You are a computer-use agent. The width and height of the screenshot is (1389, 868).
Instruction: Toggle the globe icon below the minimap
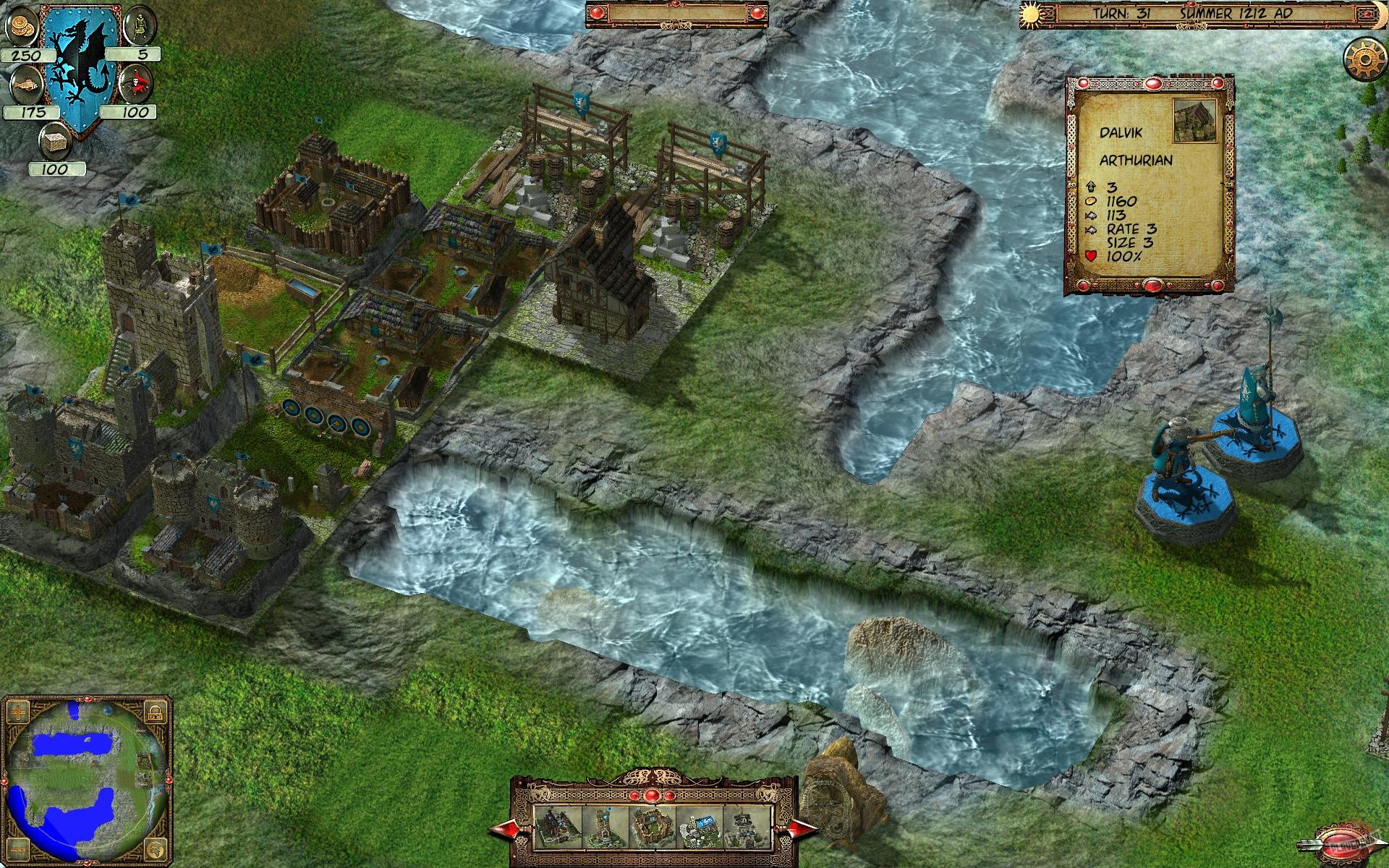point(156,850)
